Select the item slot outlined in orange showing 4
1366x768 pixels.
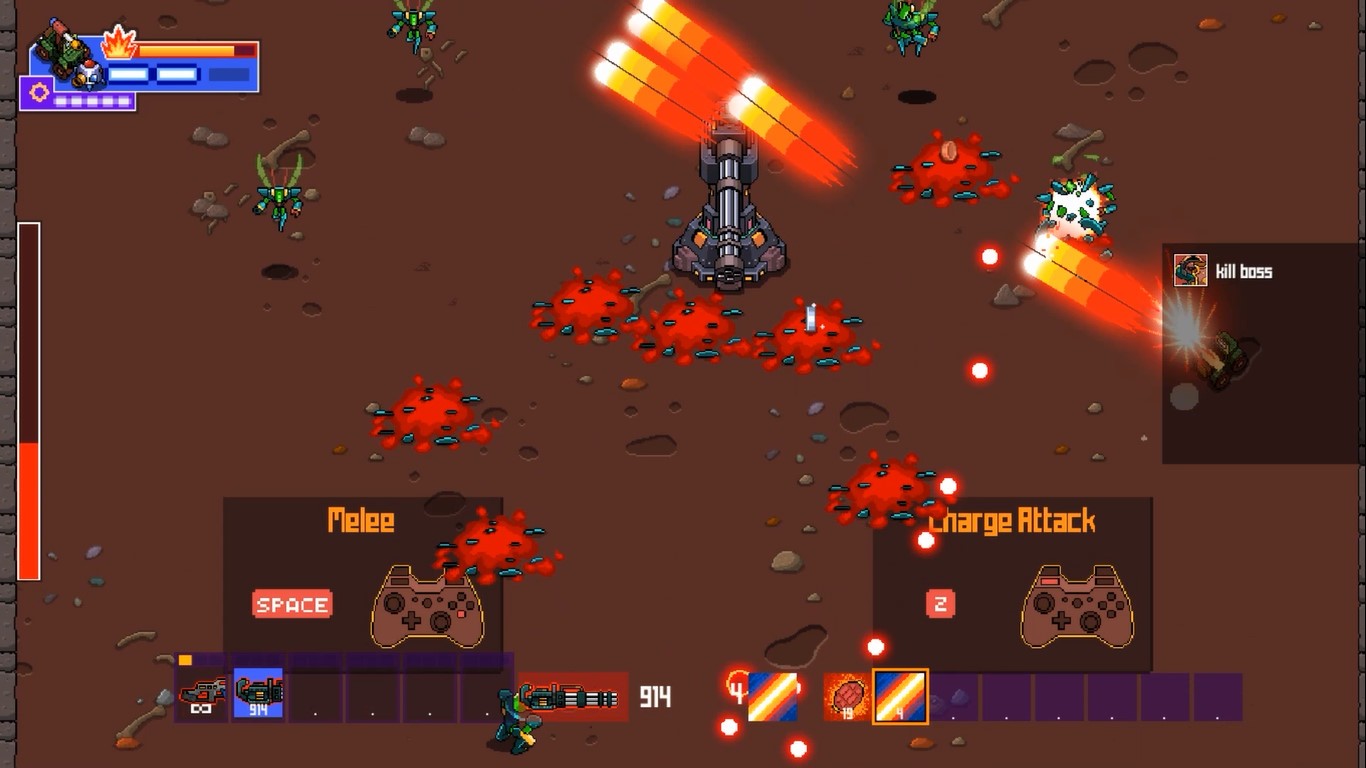point(899,698)
